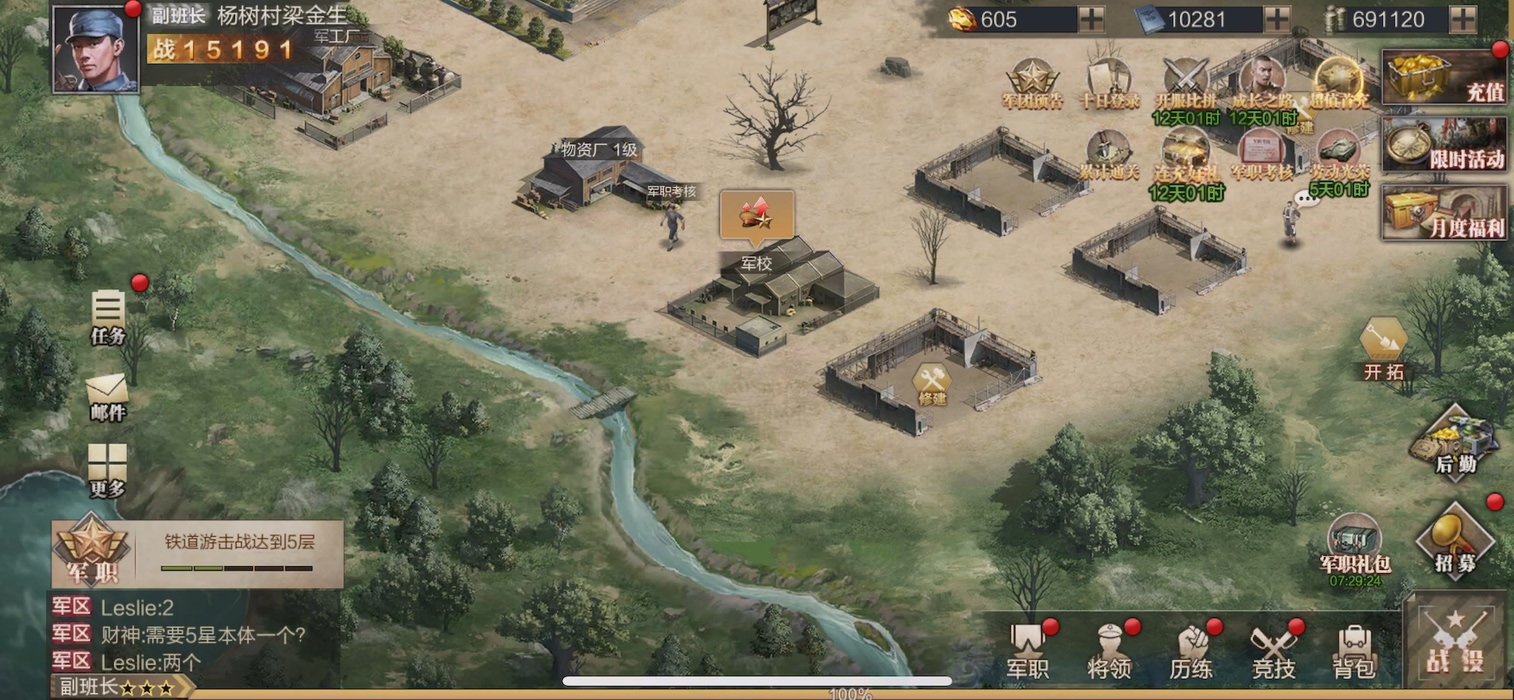Open the 开服比拼 crossed swords event

[1187, 82]
